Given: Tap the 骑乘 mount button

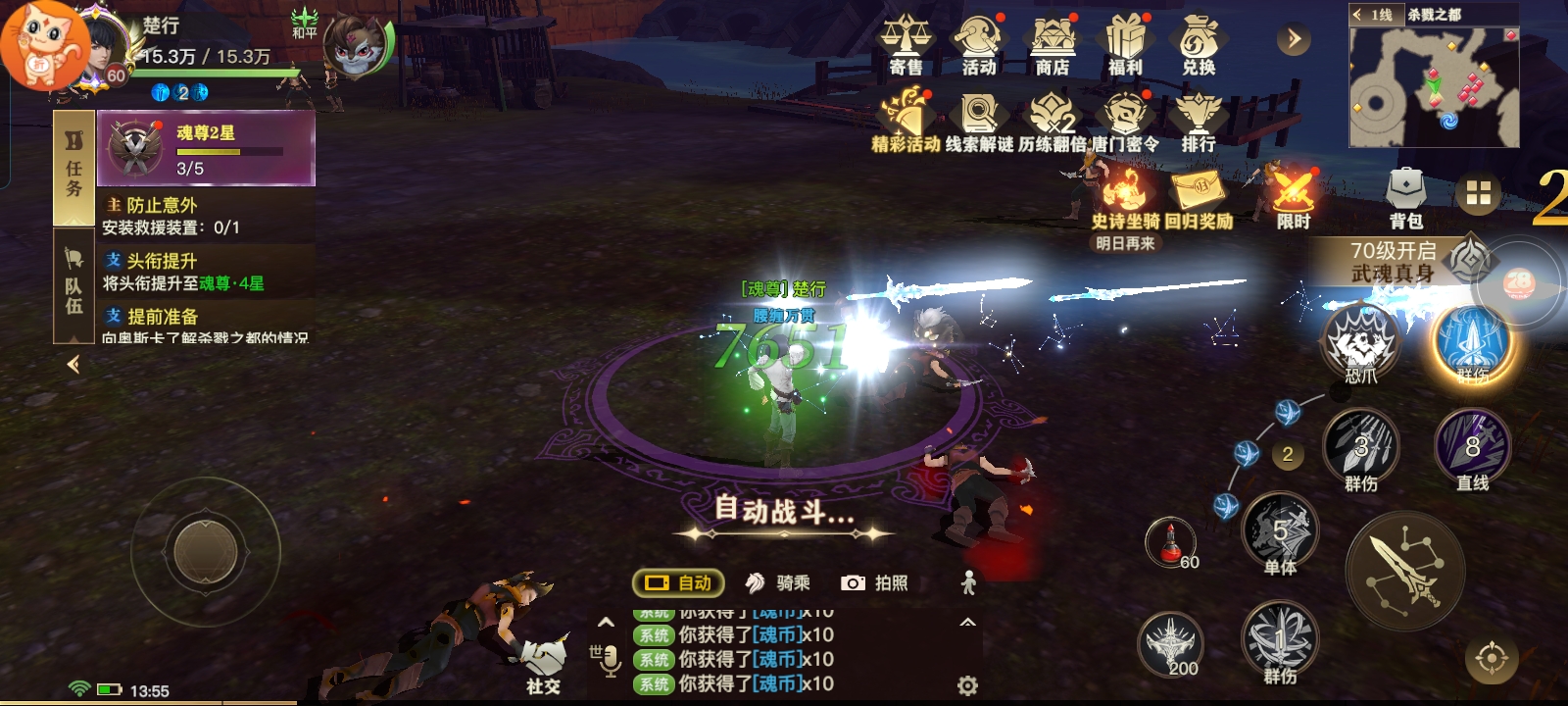Looking at the screenshot, I should (778, 583).
